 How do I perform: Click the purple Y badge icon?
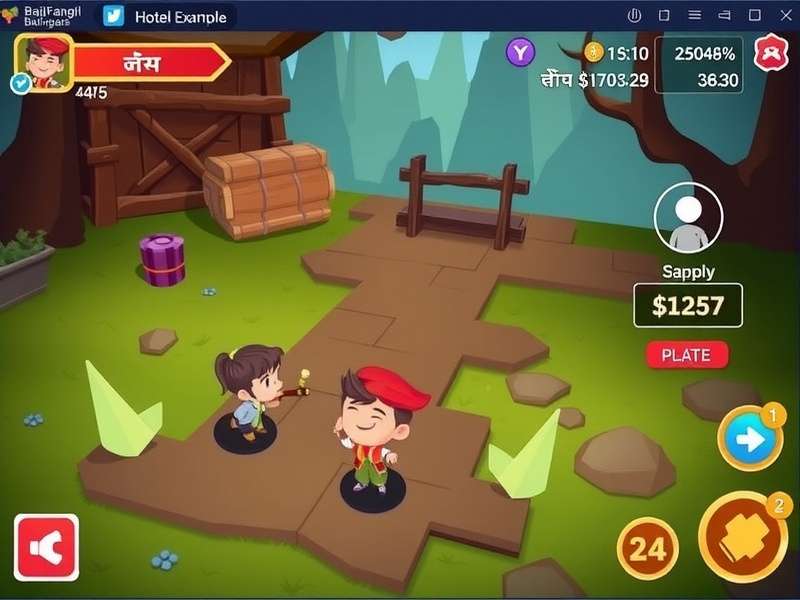(520, 52)
